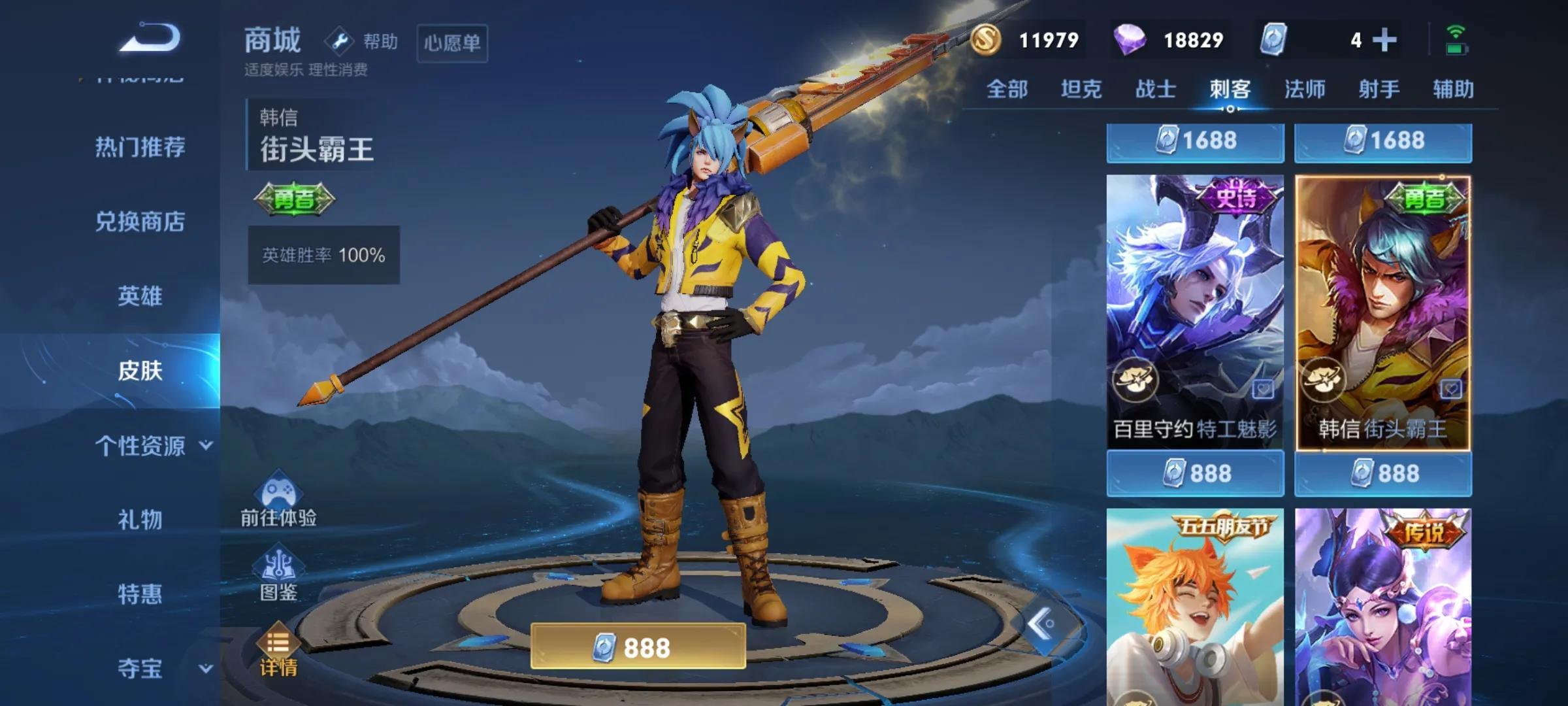Click 前往体验 to try the skin
The image size is (1568, 706).
pos(278,501)
